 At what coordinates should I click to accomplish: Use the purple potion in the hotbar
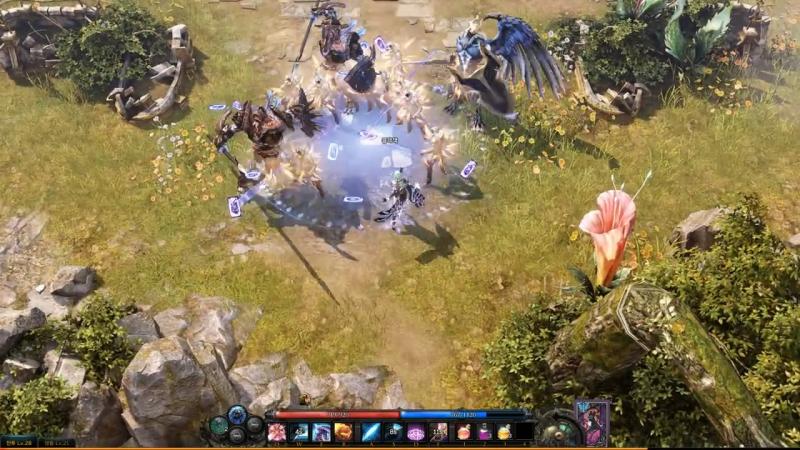point(485,432)
